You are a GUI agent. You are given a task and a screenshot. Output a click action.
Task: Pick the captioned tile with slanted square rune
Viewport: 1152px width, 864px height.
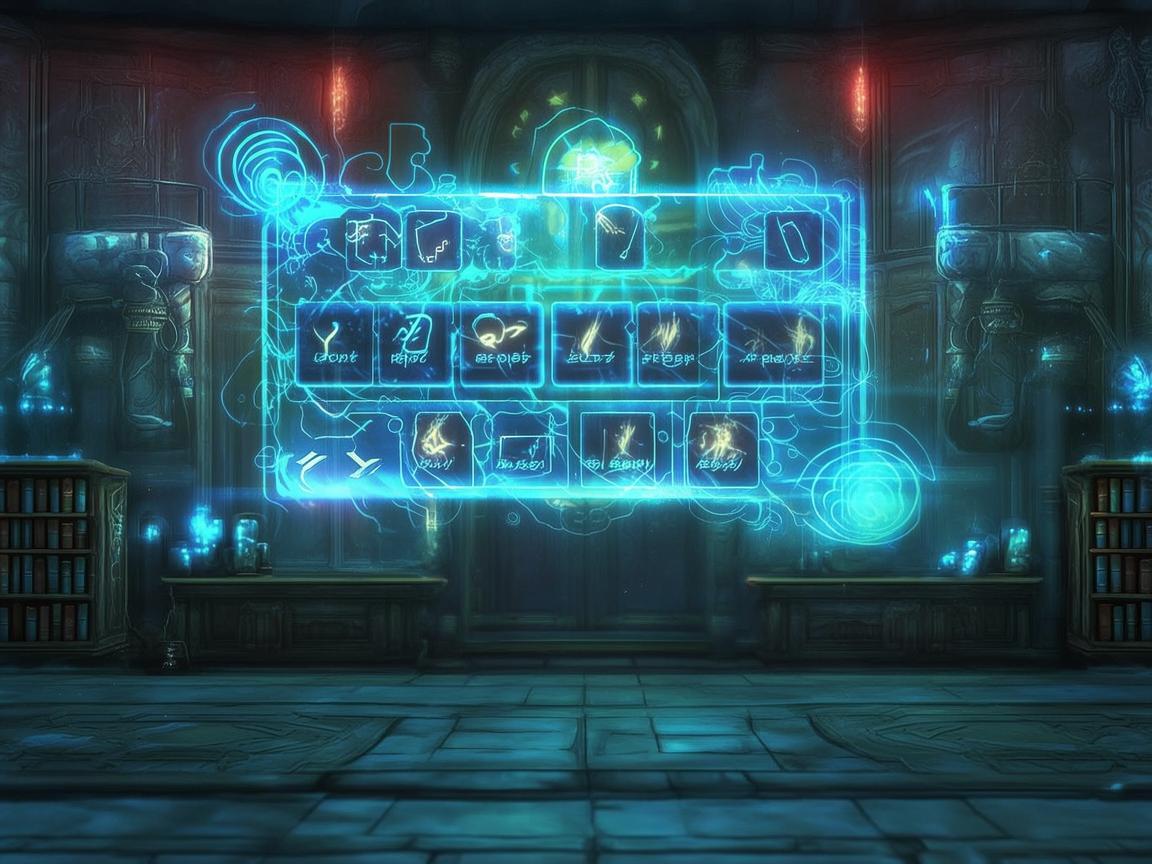415,343
